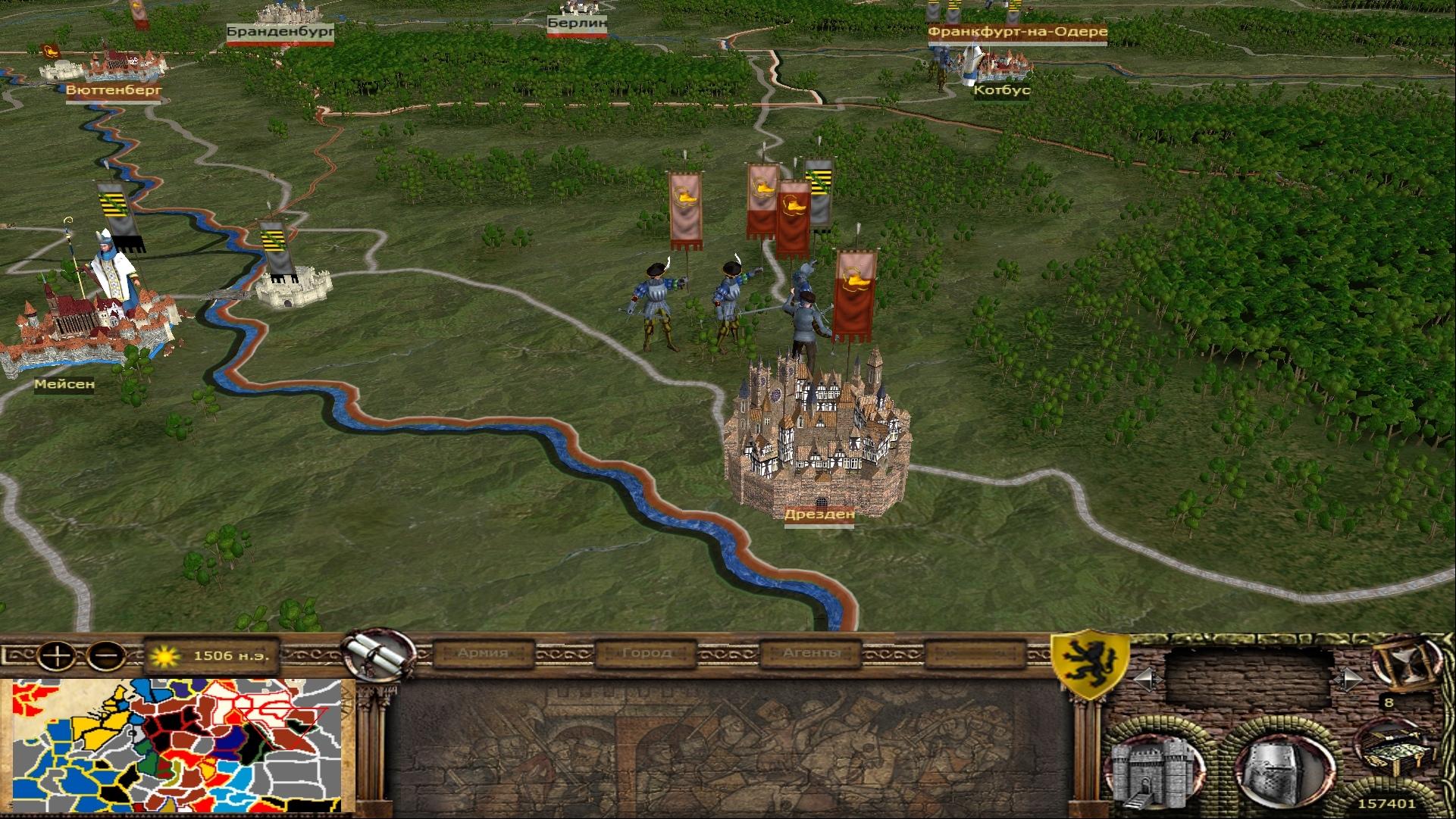
Task: Select the Дрезден settlement label
Action: click(x=819, y=514)
